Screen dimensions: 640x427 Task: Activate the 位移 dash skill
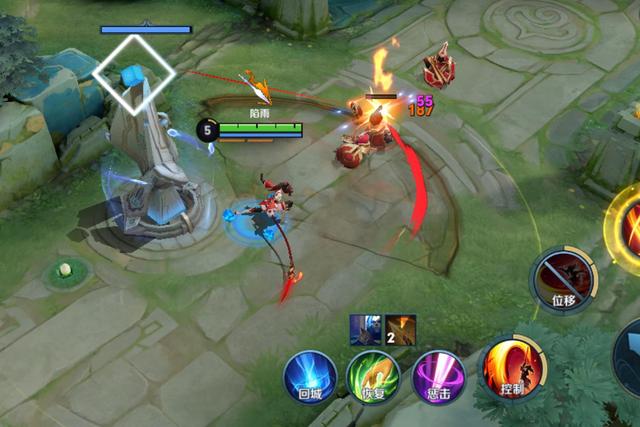(562, 277)
